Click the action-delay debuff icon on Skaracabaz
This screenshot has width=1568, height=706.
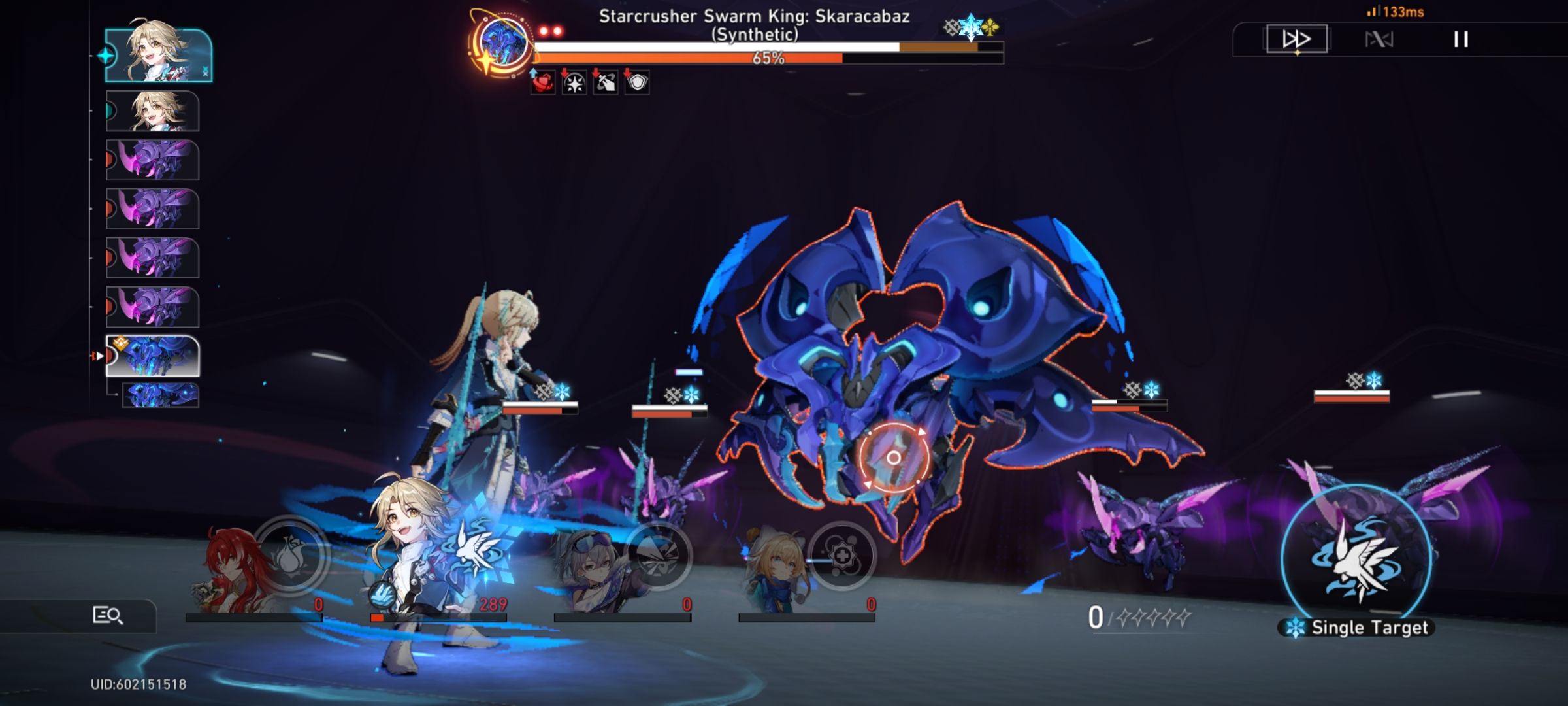[x=606, y=83]
